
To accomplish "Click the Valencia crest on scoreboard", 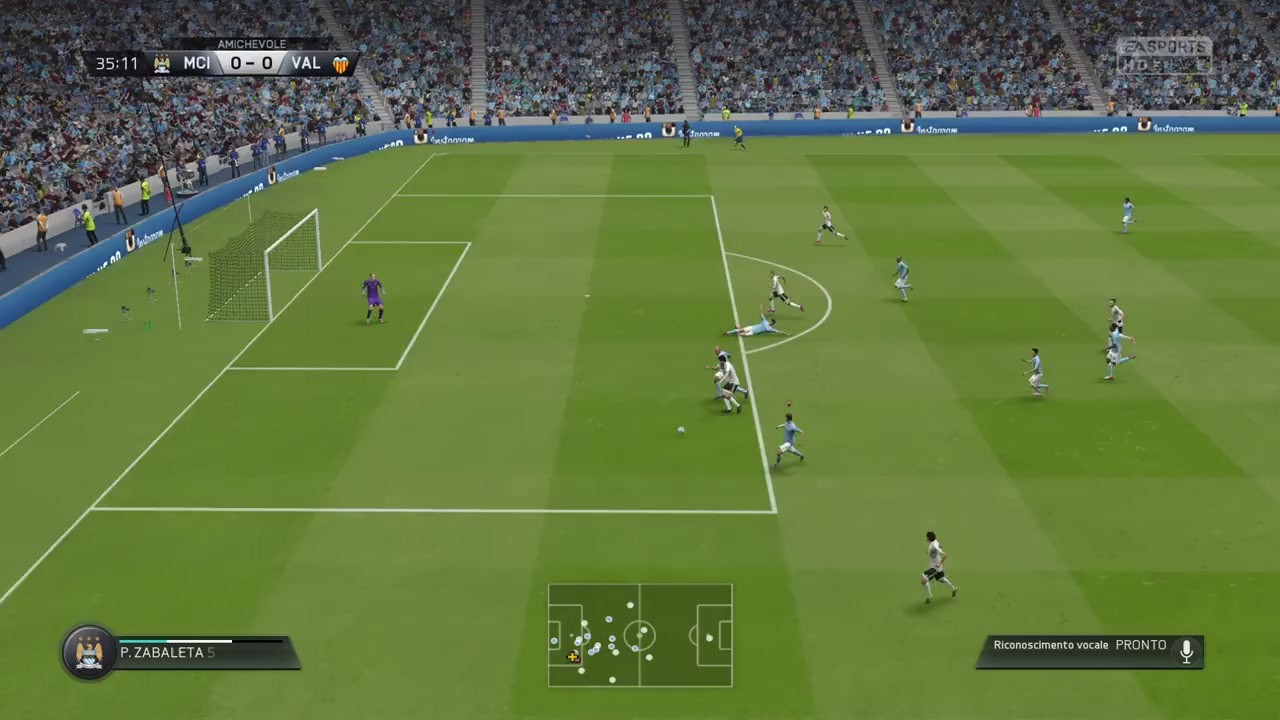I will coord(341,64).
